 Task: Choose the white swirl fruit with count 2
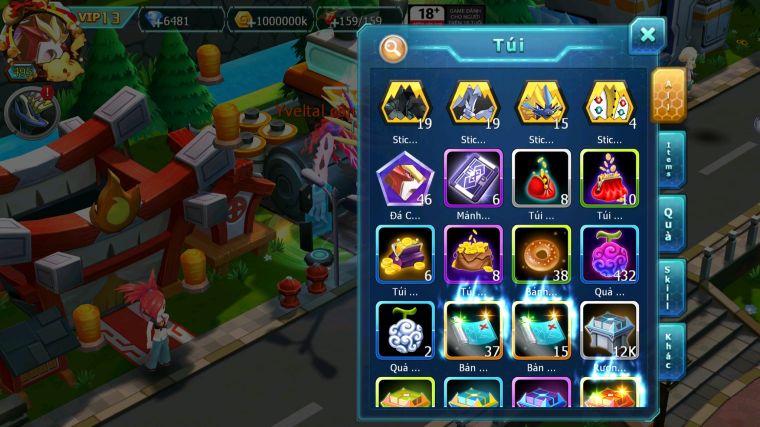coord(404,330)
